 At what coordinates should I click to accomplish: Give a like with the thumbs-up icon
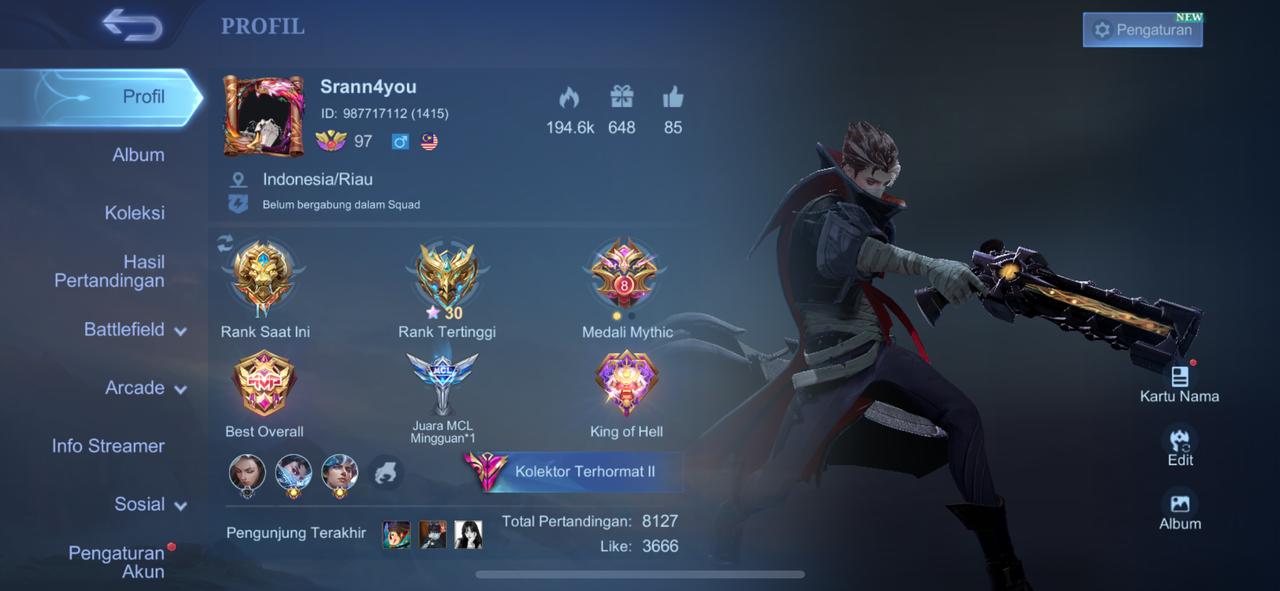(673, 98)
